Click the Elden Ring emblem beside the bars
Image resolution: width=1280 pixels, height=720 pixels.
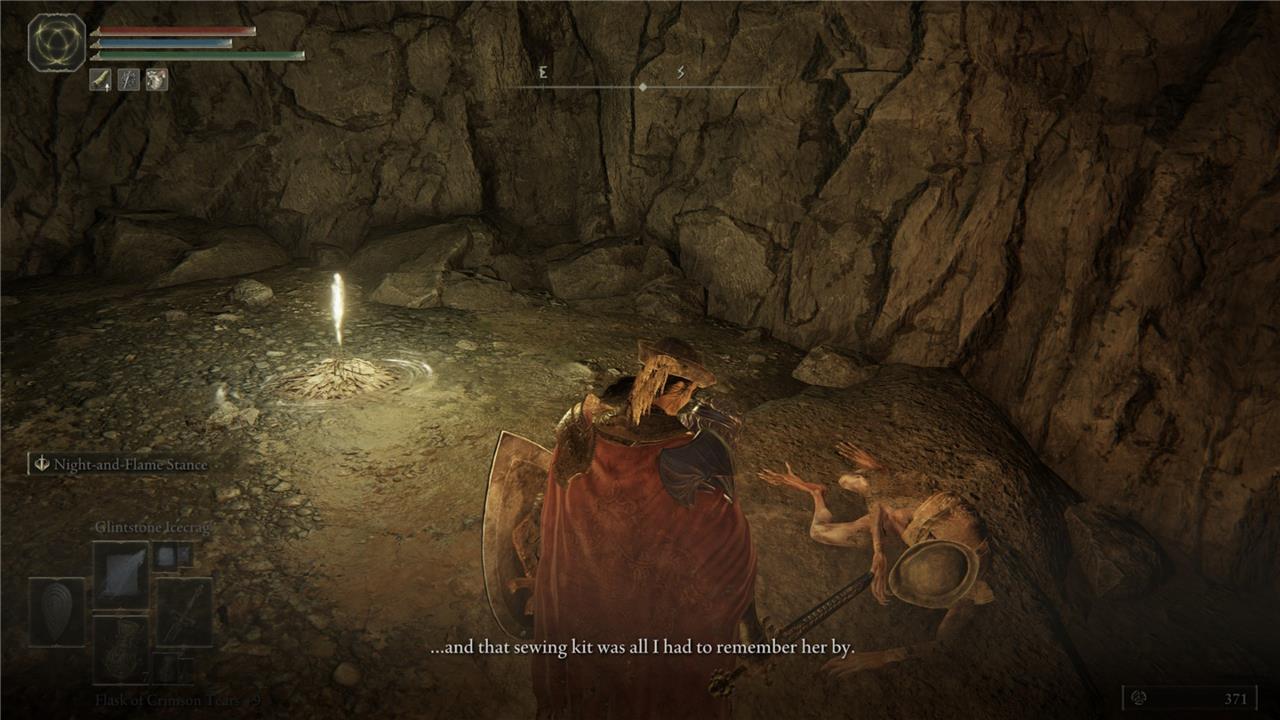click(56, 42)
